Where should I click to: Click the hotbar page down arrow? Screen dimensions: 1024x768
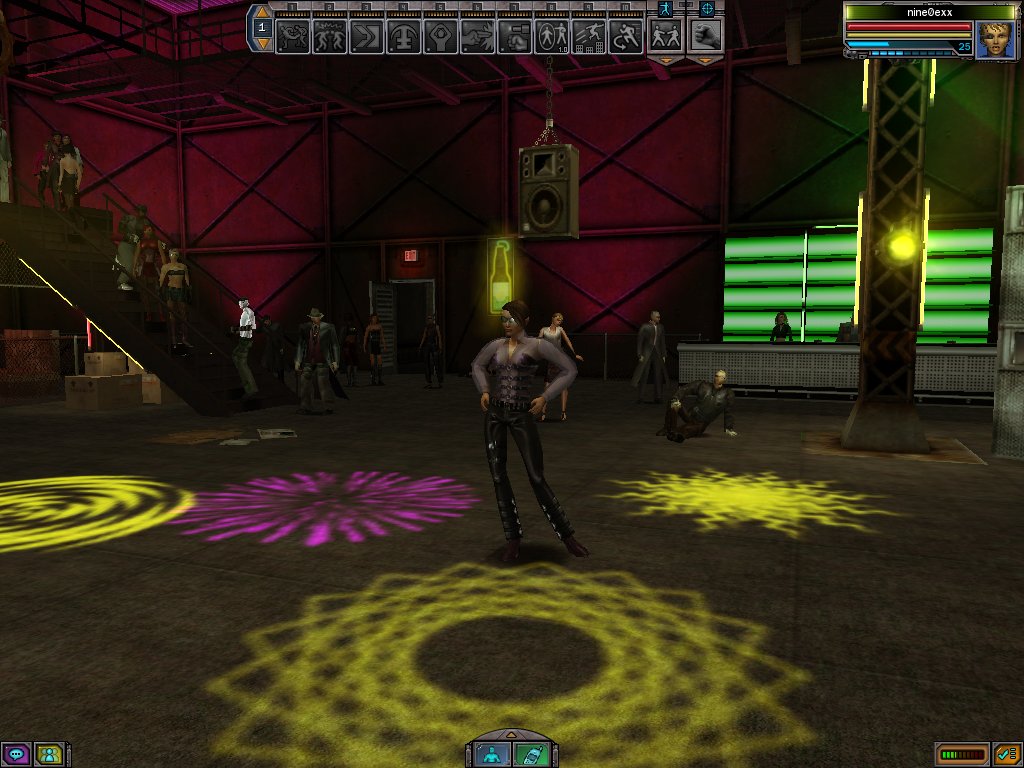[x=262, y=44]
